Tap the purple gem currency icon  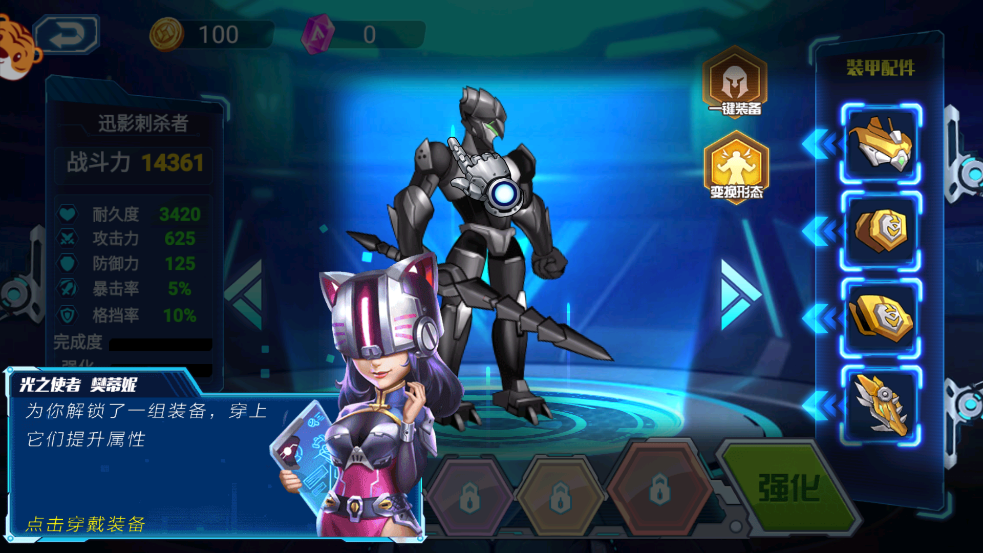317,35
